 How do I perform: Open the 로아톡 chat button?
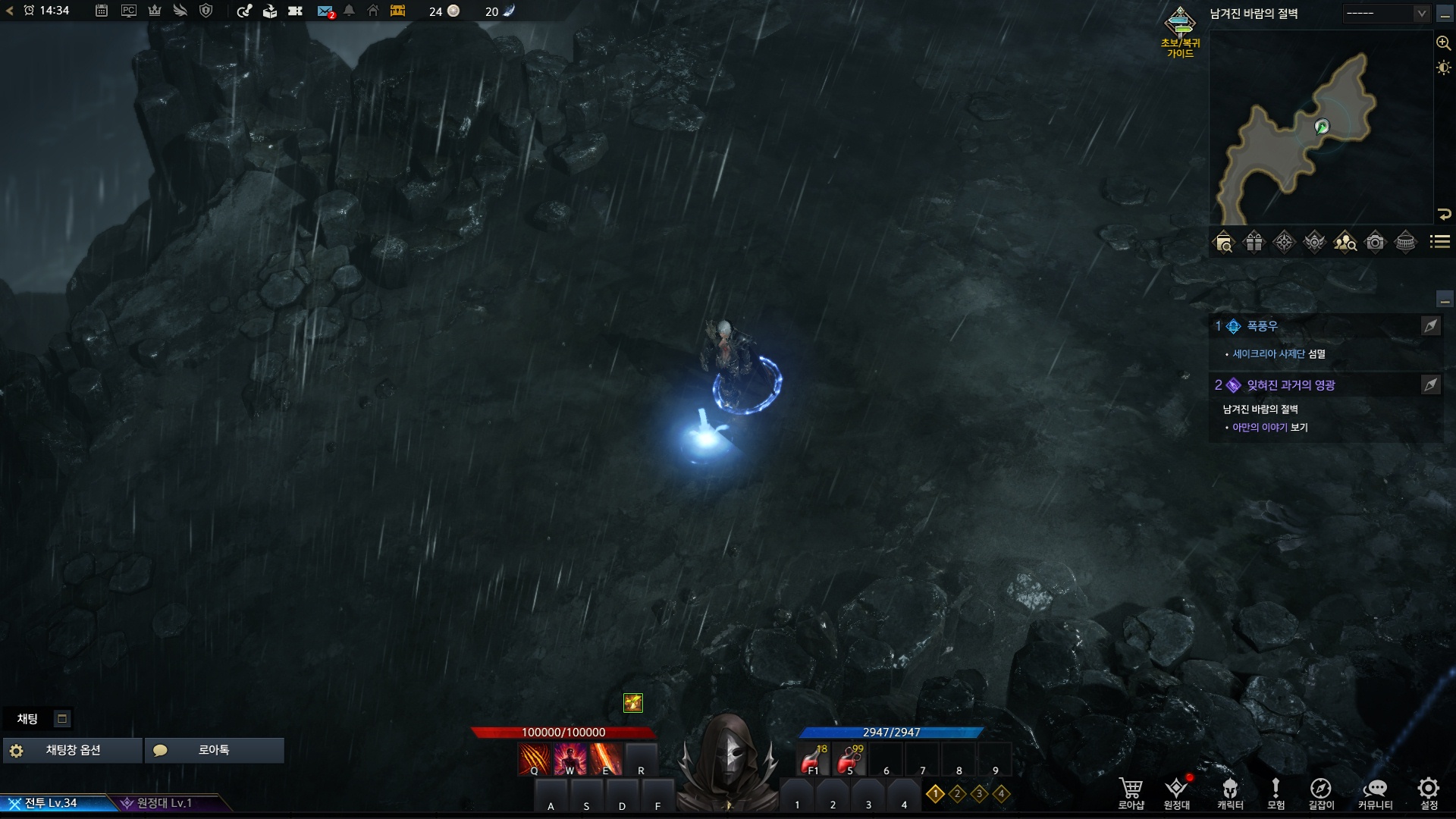pos(214,750)
